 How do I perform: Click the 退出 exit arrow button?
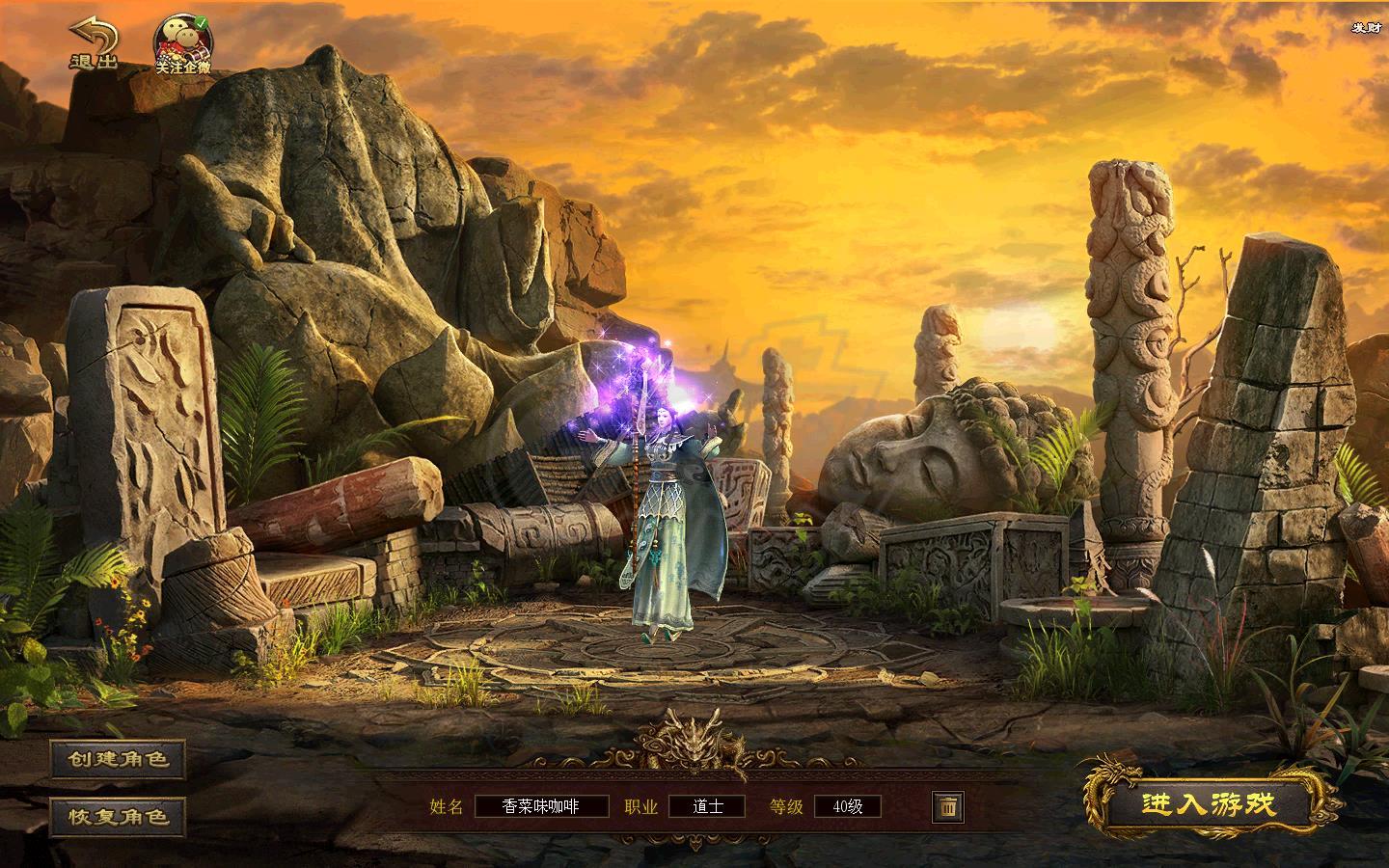93,43
